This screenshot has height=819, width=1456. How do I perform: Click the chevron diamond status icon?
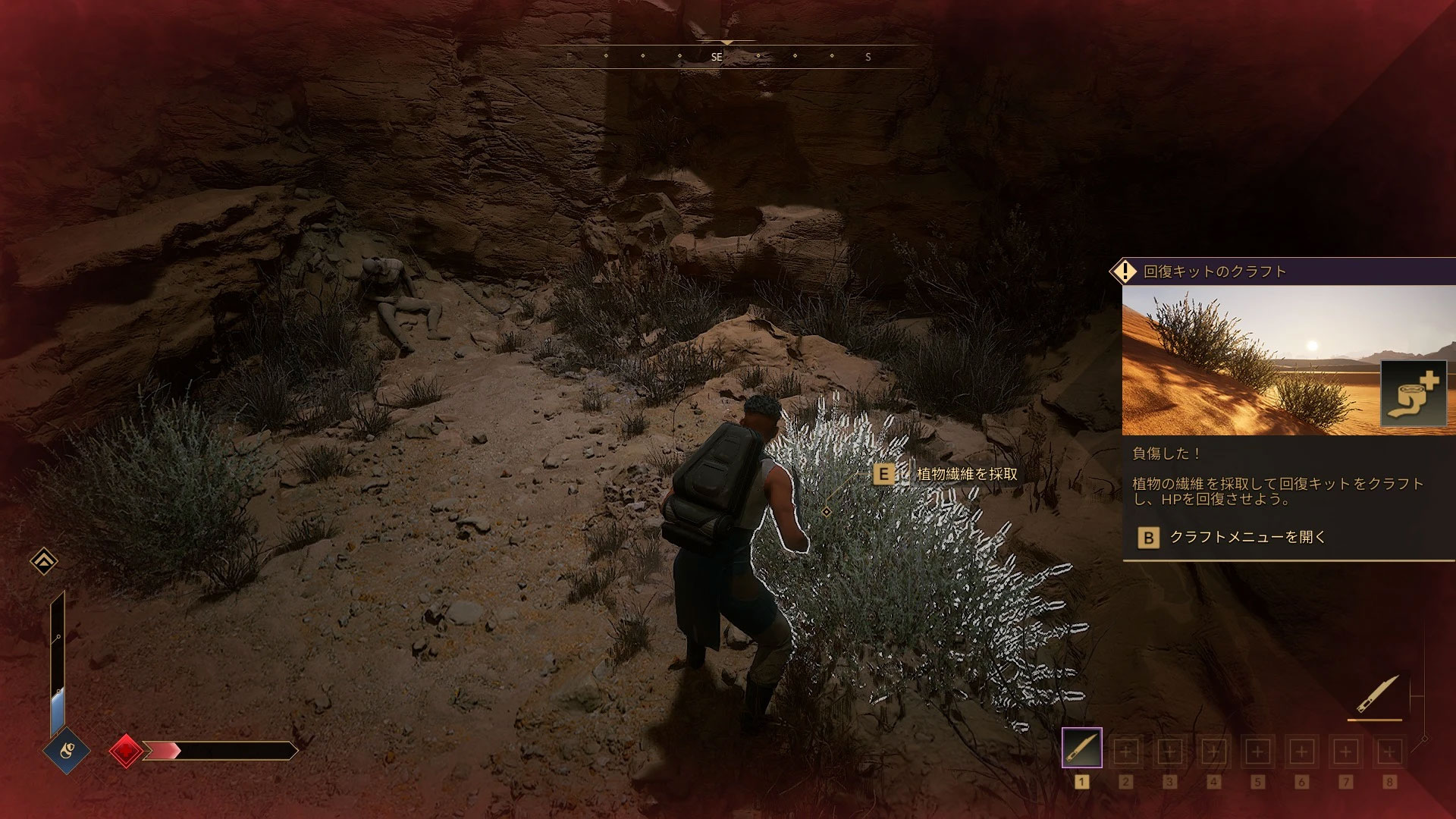pos(44,561)
